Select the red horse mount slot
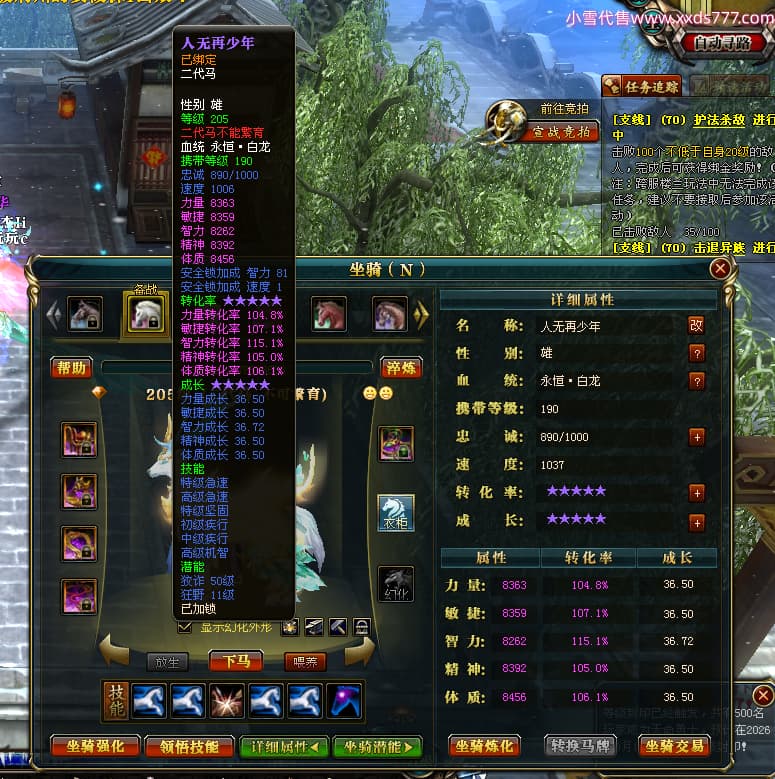The height and width of the screenshot is (779, 775). click(329, 314)
